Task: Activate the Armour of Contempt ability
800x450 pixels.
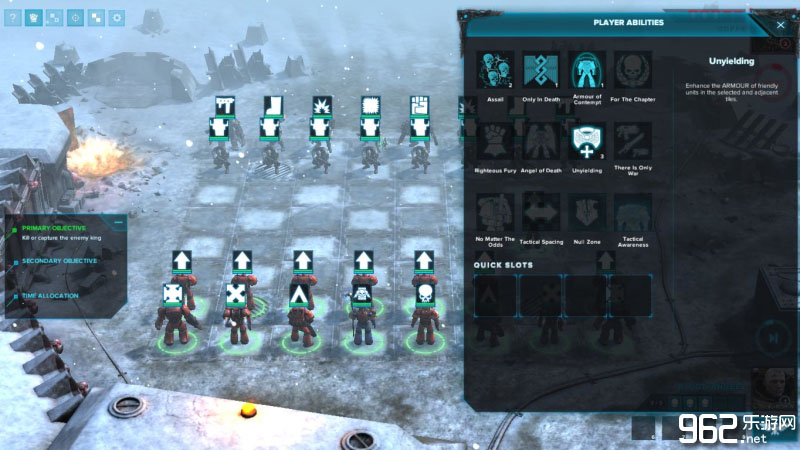Action: tap(587, 71)
